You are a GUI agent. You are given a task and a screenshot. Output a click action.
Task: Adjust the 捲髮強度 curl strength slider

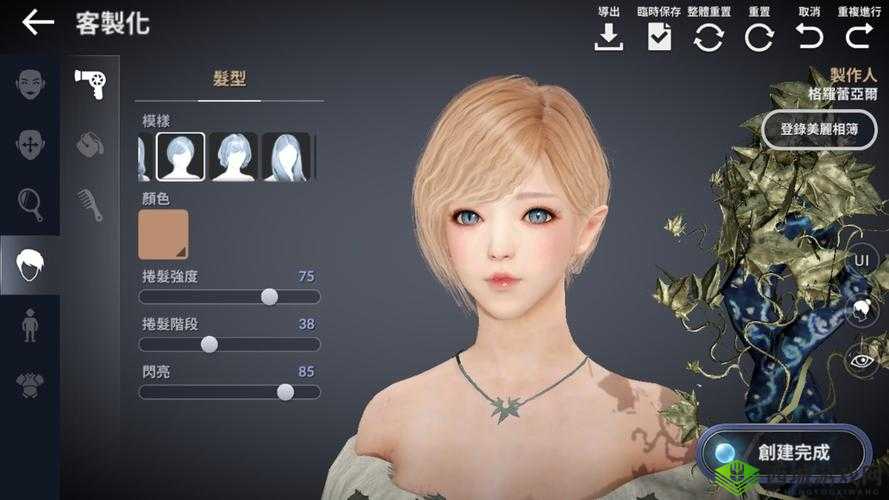pos(269,296)
